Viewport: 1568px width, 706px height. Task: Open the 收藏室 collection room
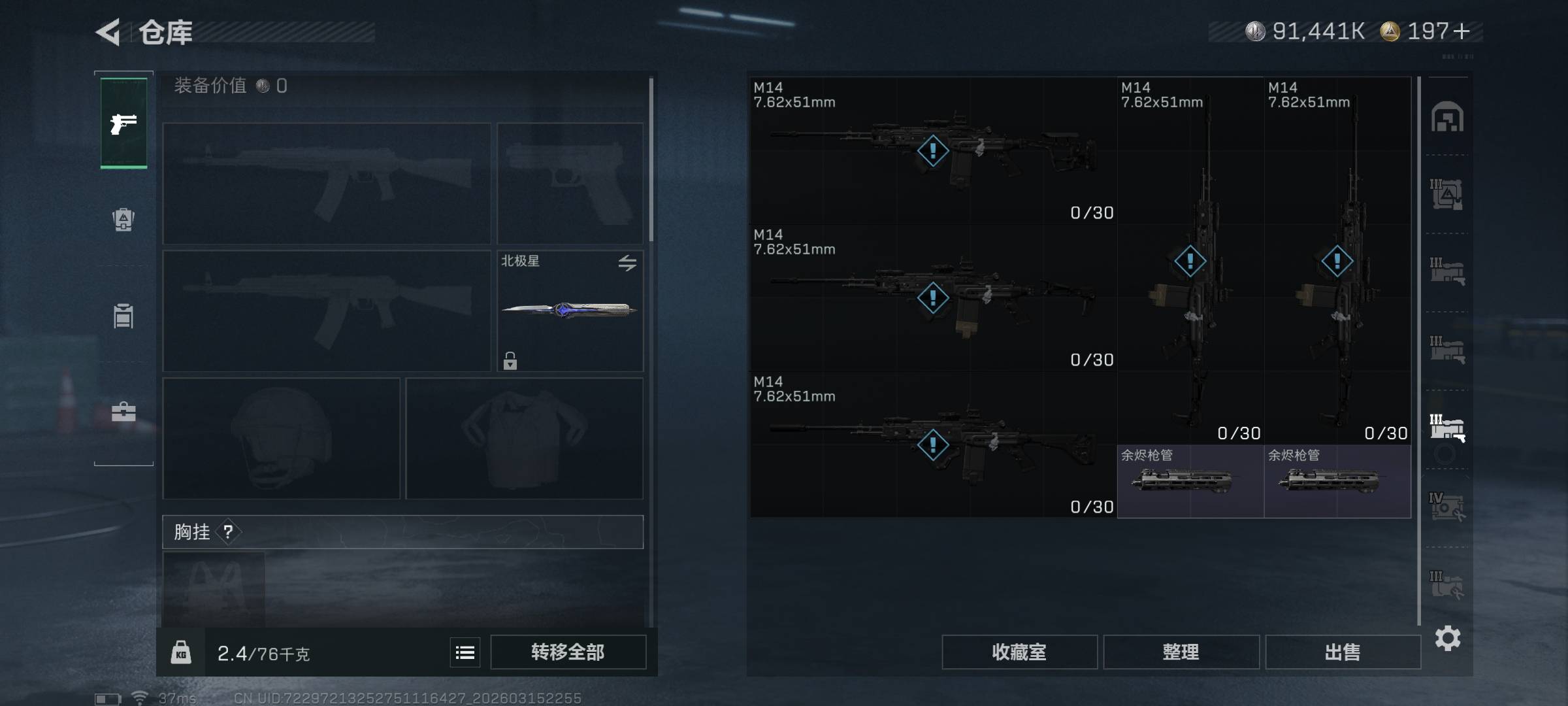click(1019, 652)
